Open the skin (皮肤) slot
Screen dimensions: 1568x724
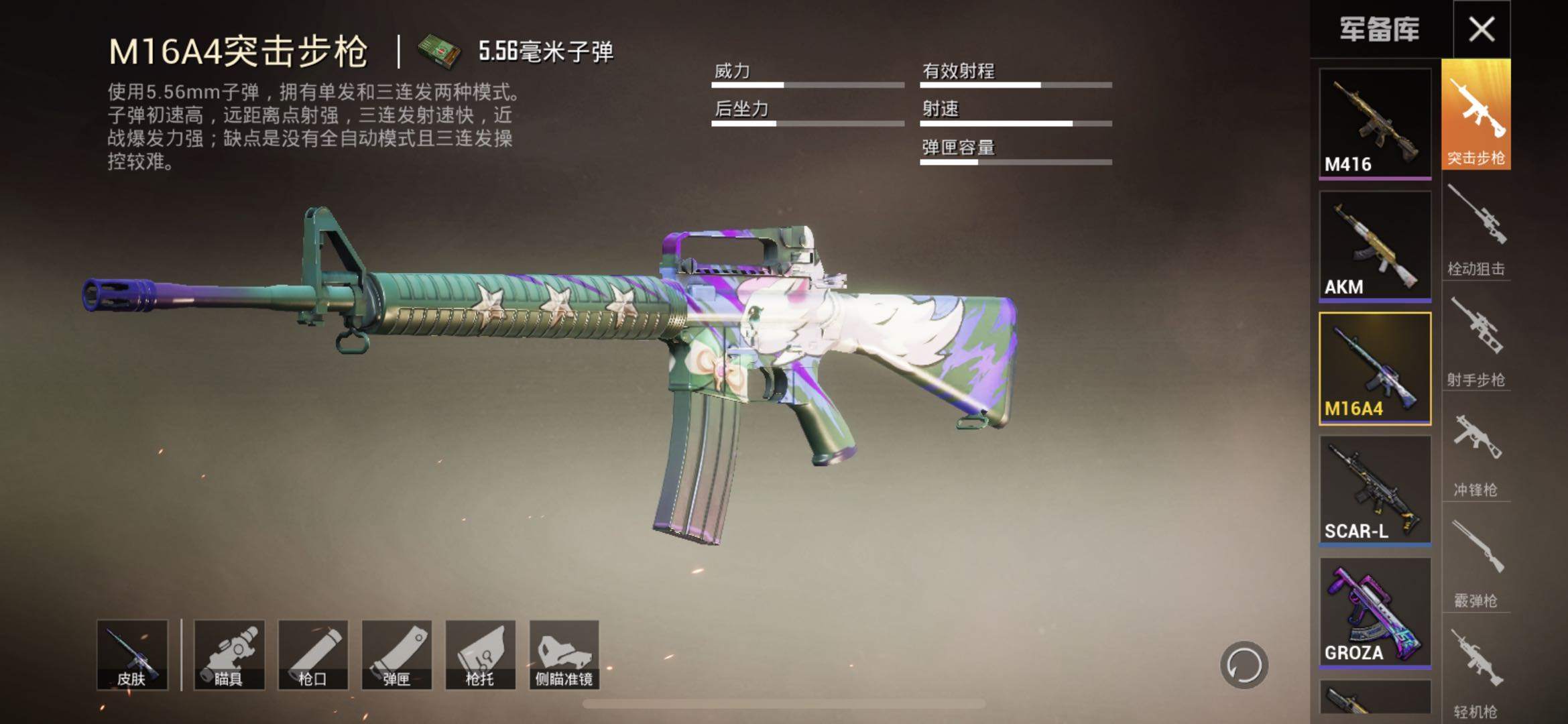coord(132,655)
